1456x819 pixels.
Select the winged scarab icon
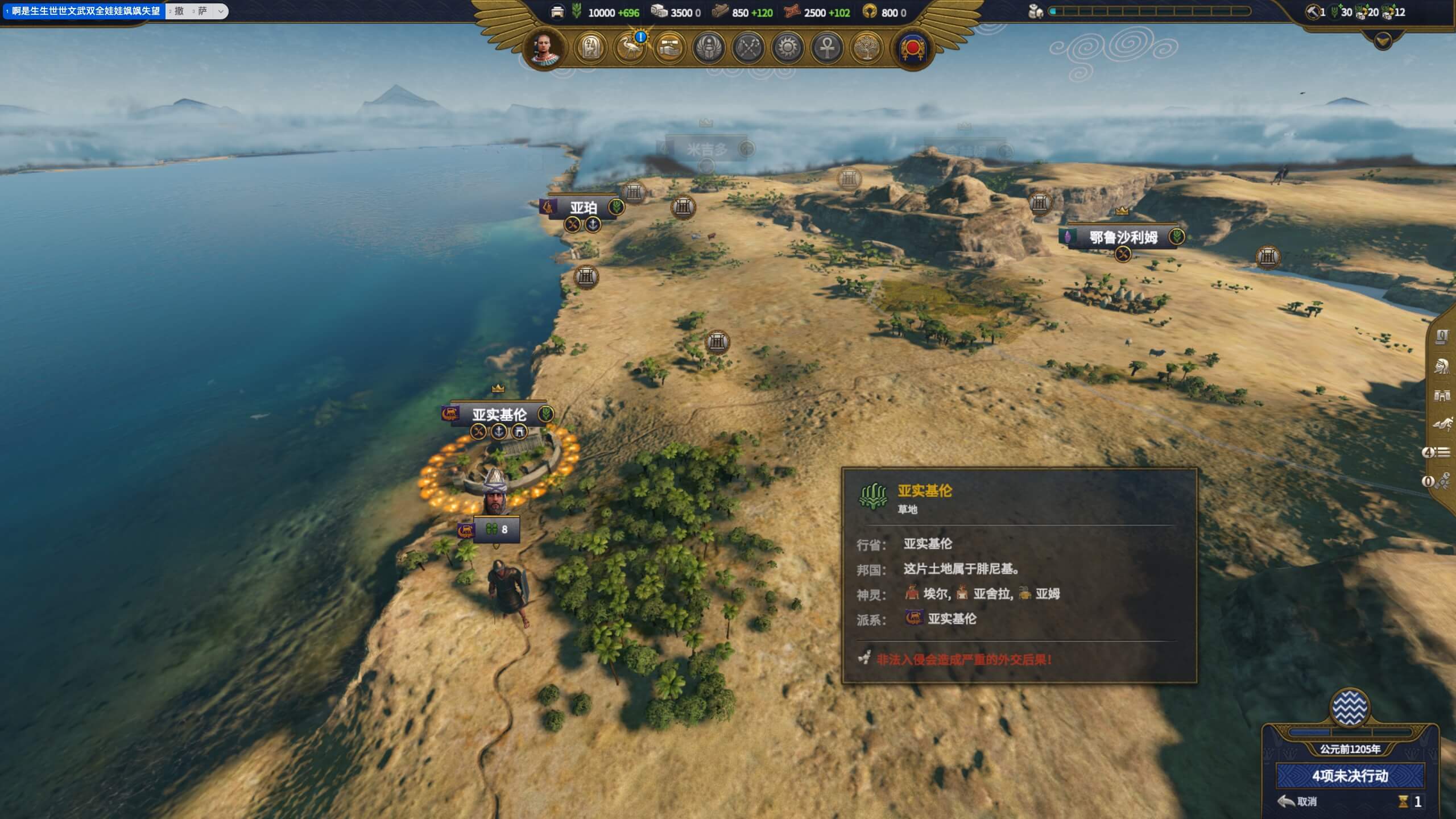[x=709, y=48]
